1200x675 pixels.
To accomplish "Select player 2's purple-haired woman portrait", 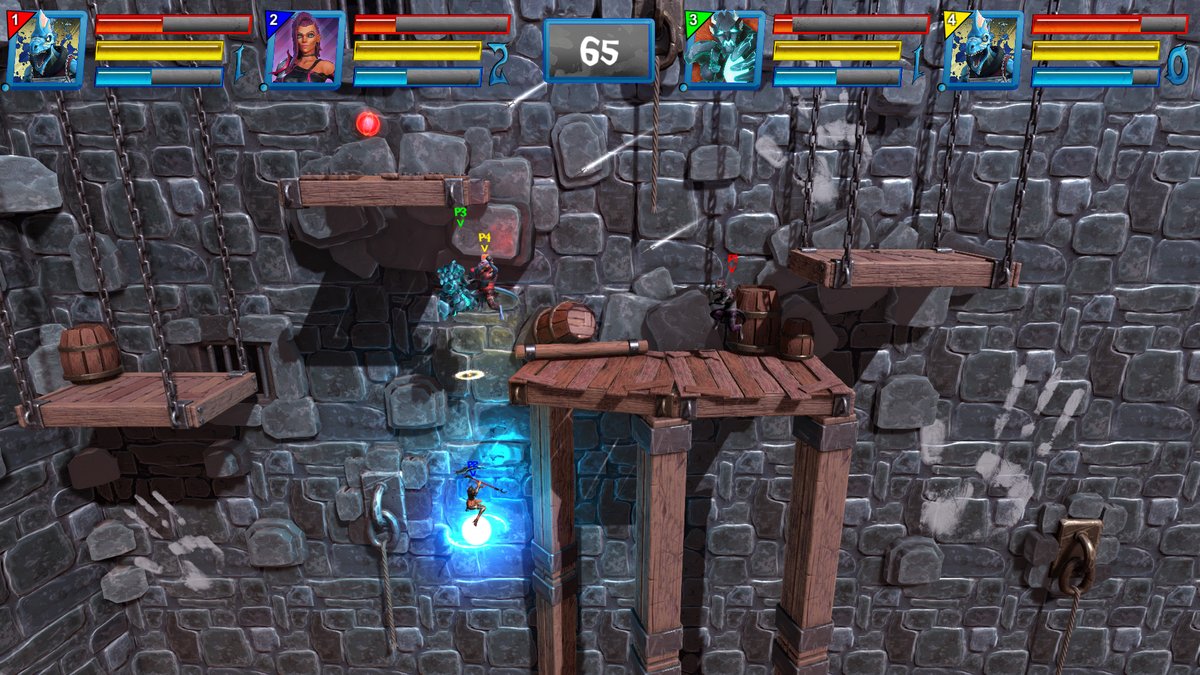I will (x=305, y=50).
